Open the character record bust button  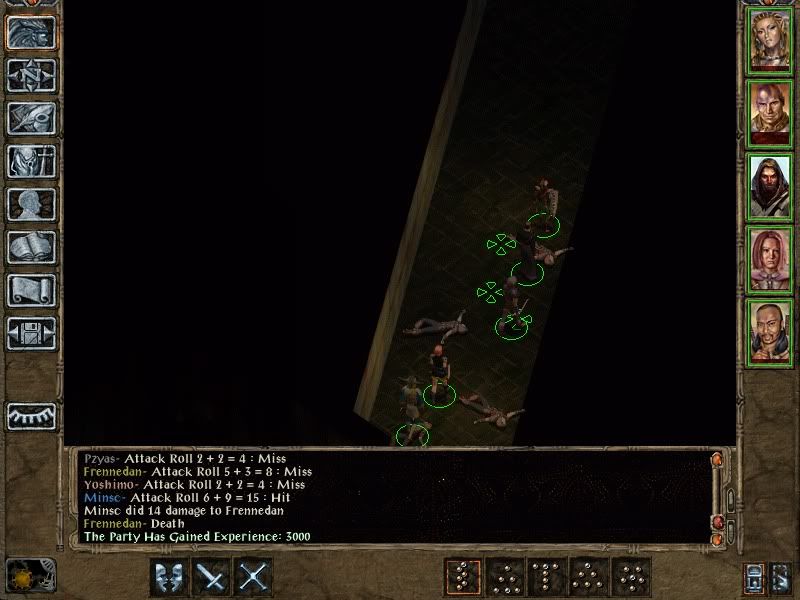click(x=31, y=203)
